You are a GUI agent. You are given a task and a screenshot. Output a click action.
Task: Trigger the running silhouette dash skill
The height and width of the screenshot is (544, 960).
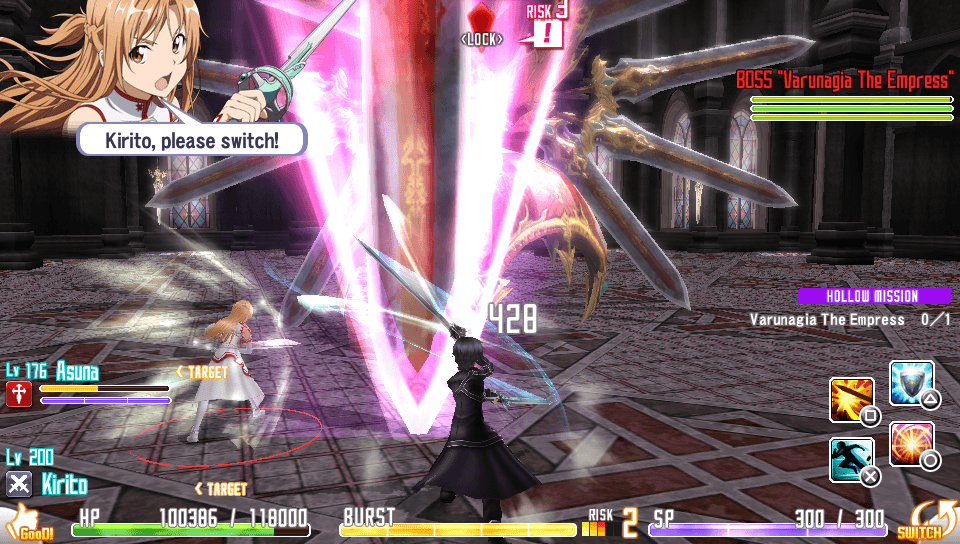(852, 459)
